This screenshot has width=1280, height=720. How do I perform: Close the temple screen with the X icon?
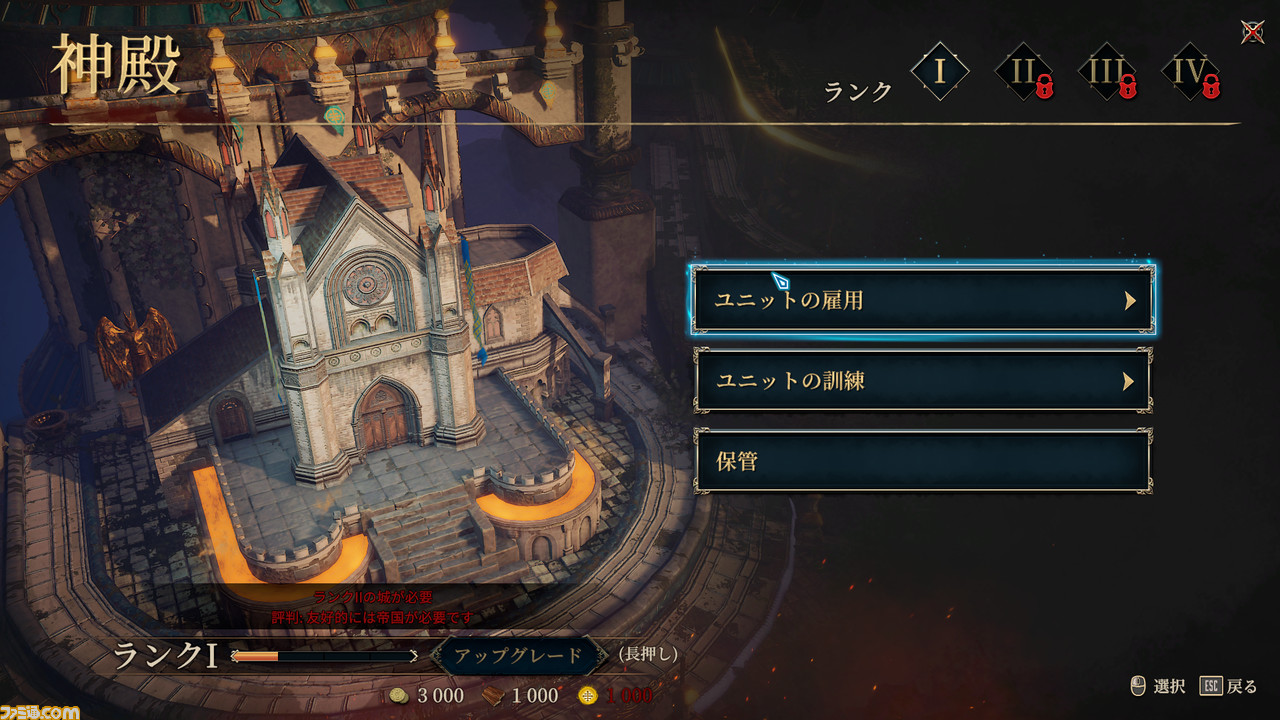1252,32
